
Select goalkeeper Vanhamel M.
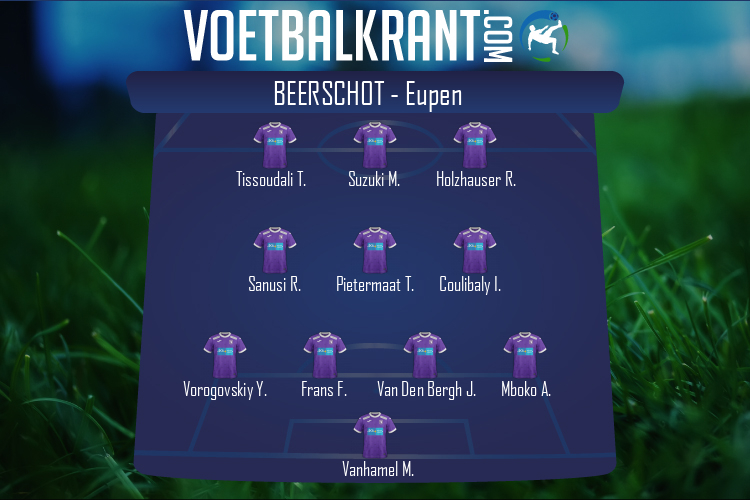375,436
